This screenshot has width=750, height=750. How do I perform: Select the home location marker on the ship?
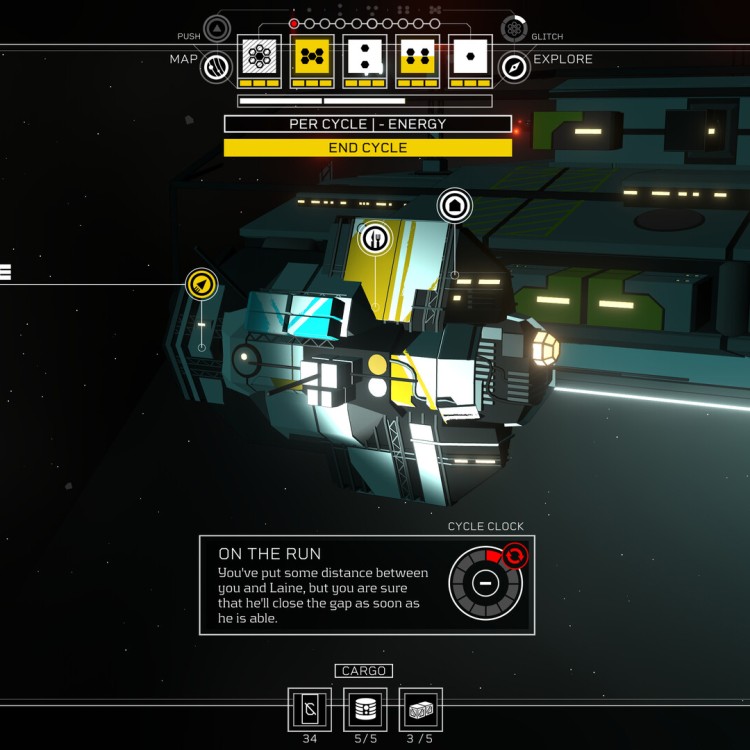coord(454,206)
